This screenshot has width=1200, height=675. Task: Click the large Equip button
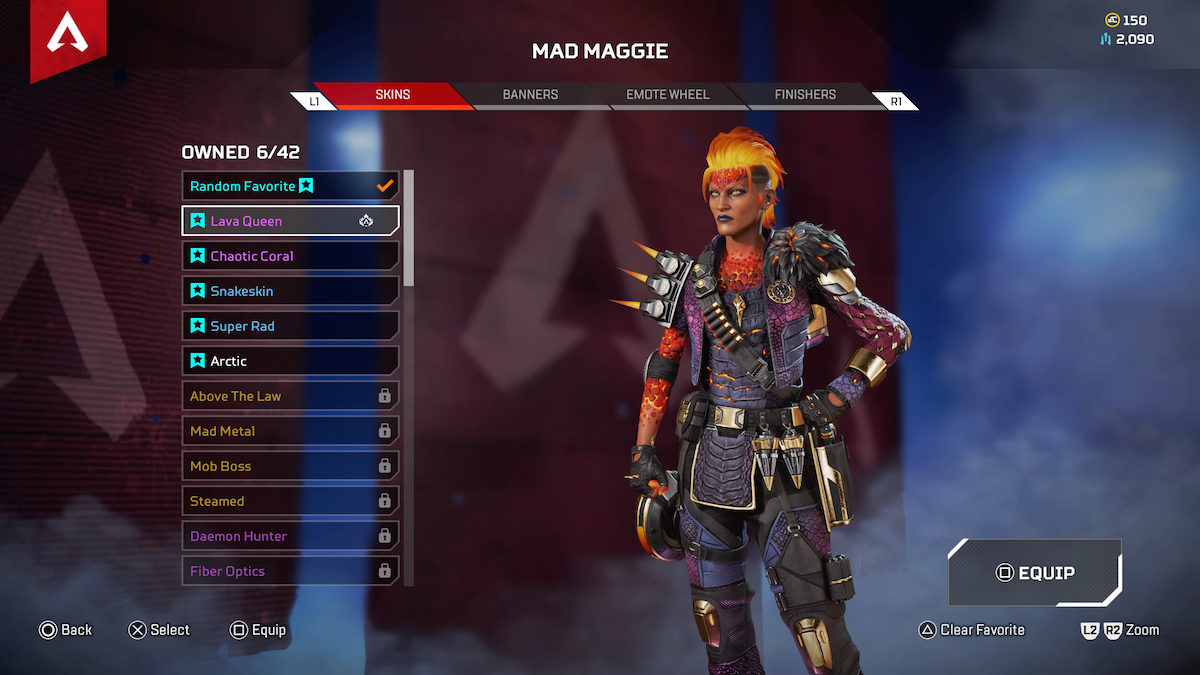click(1035, 573)
